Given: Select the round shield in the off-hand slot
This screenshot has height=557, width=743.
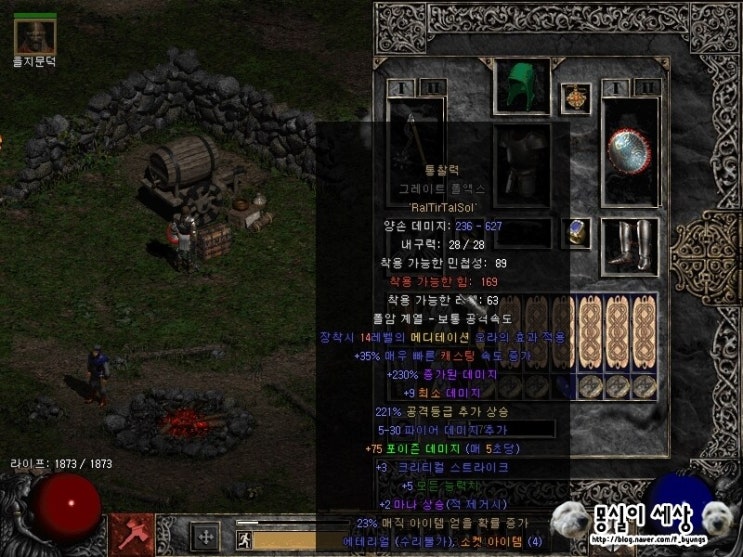Looking at the screenshot, I should (x=631, y=153).
